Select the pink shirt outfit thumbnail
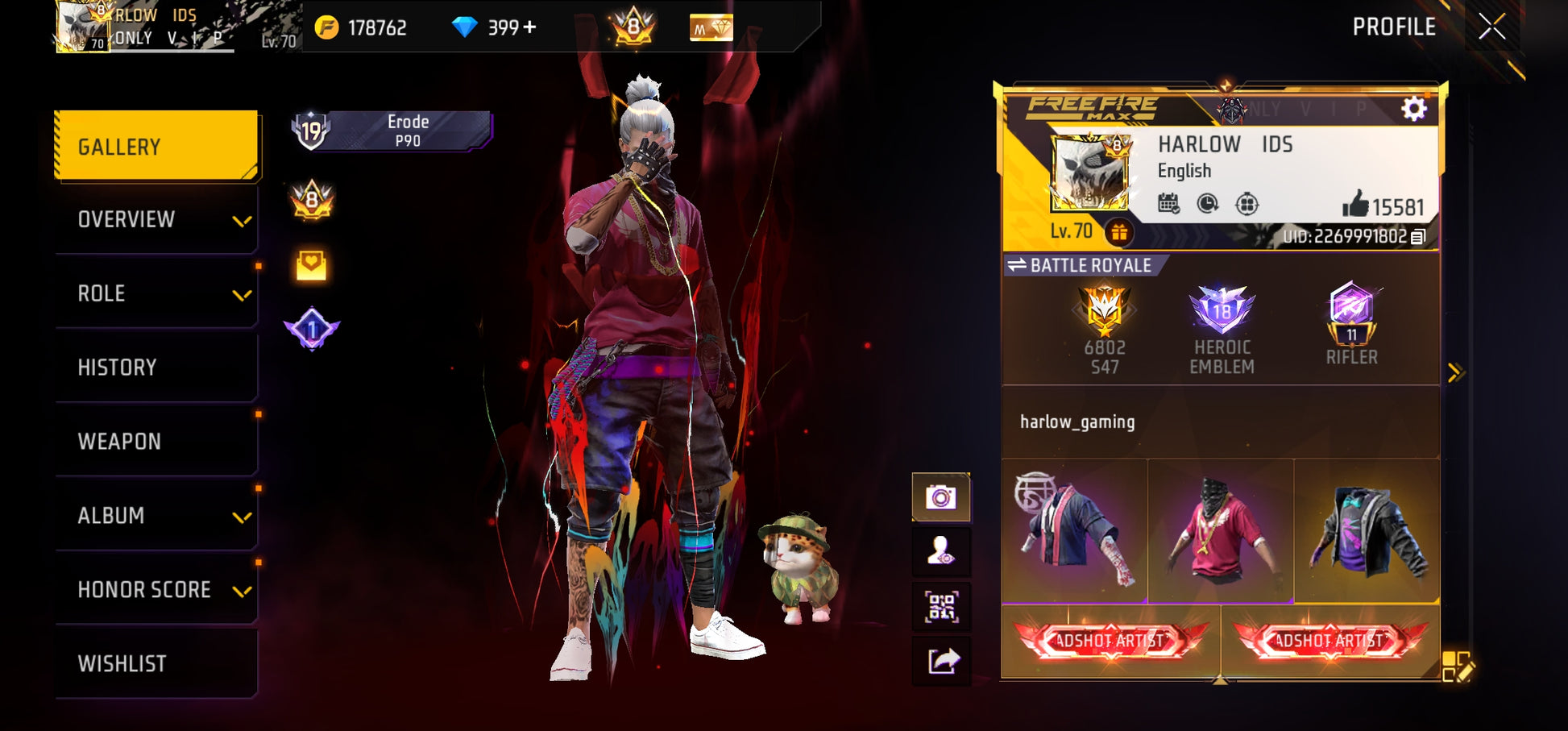Screen dimensions: 1568x731 1220,530
